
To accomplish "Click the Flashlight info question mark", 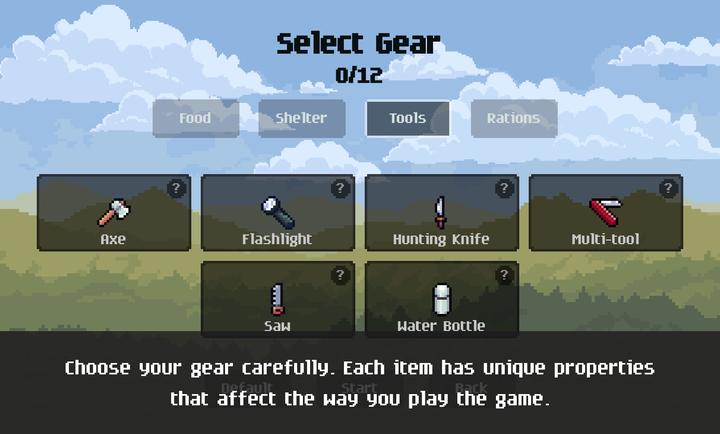I will click(x=340, y=188).
